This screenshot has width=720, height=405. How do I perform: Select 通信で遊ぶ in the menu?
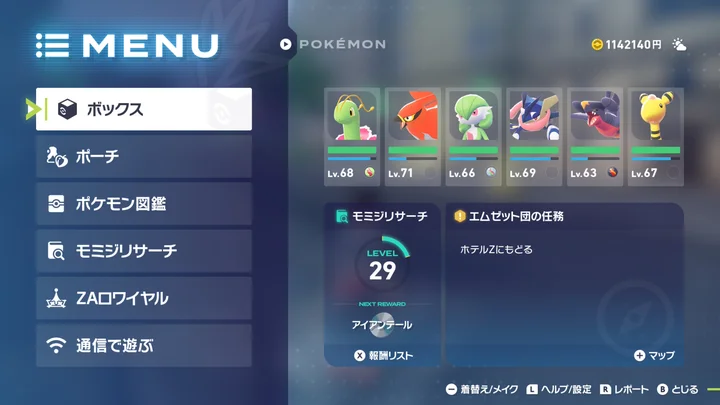(143, 346)
